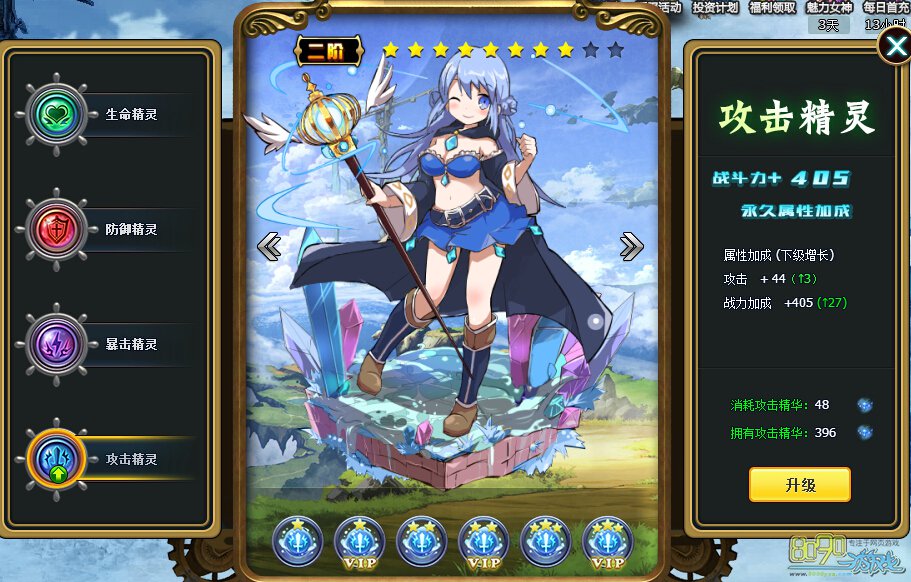
Task: Choose the two-star orb without VIP
Action: [x=421, y=540]
